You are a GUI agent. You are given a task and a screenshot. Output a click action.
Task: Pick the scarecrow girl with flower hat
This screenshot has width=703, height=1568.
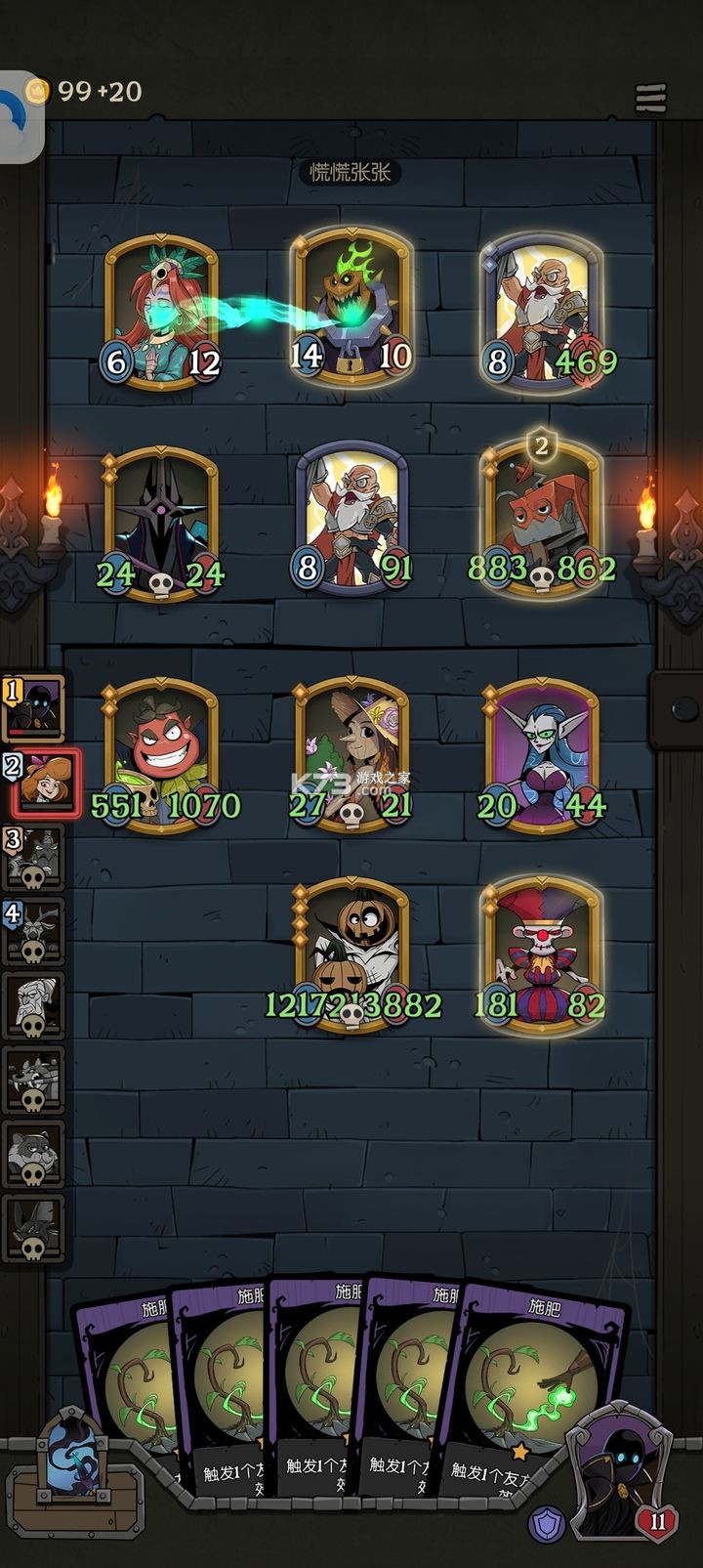click(351, 752)
